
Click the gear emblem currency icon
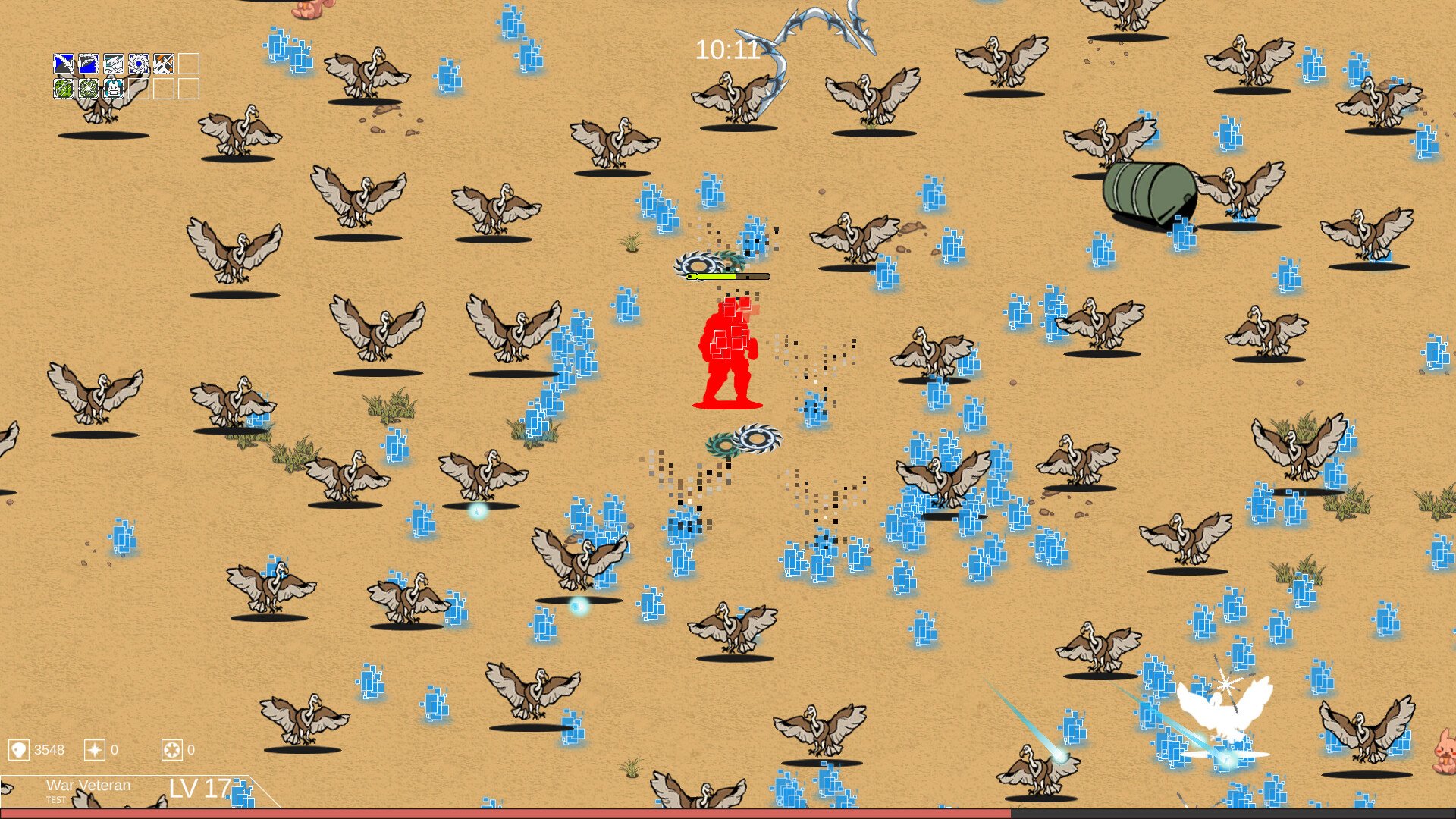point(174,751)
